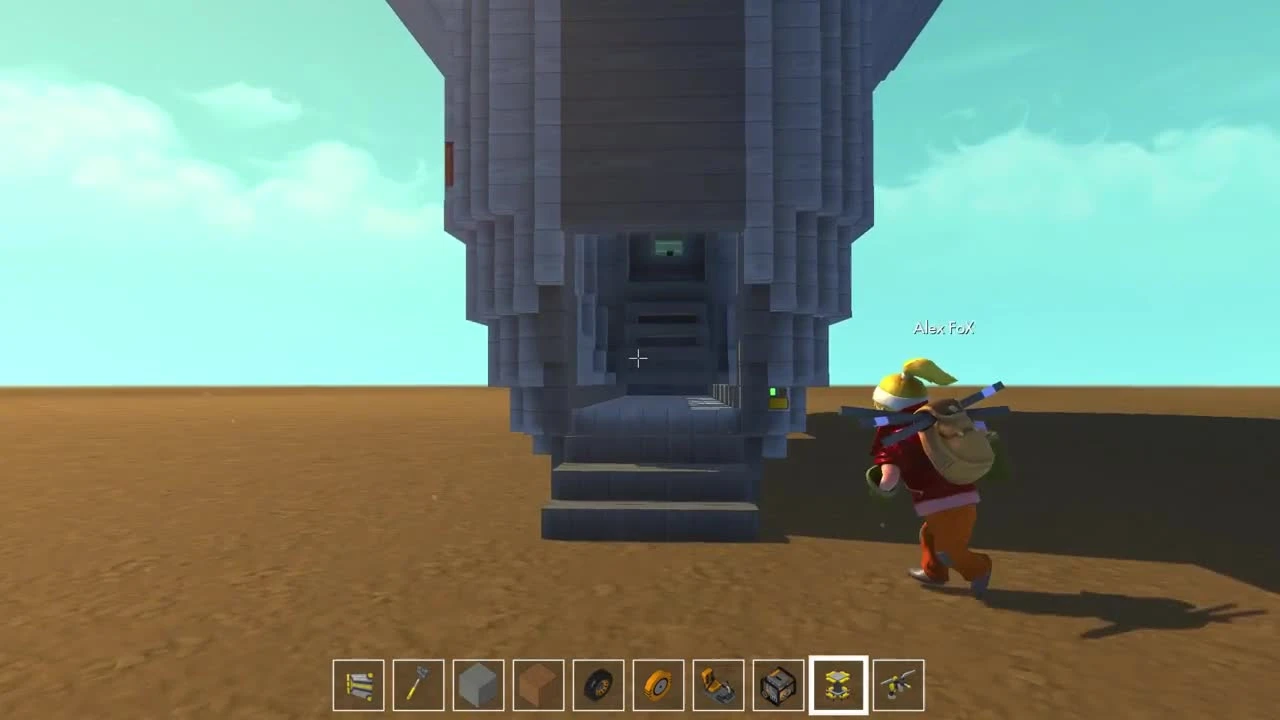Click the white selection frame around slot nine
This screenshot has width=1280, height=720.
point(838,657)
